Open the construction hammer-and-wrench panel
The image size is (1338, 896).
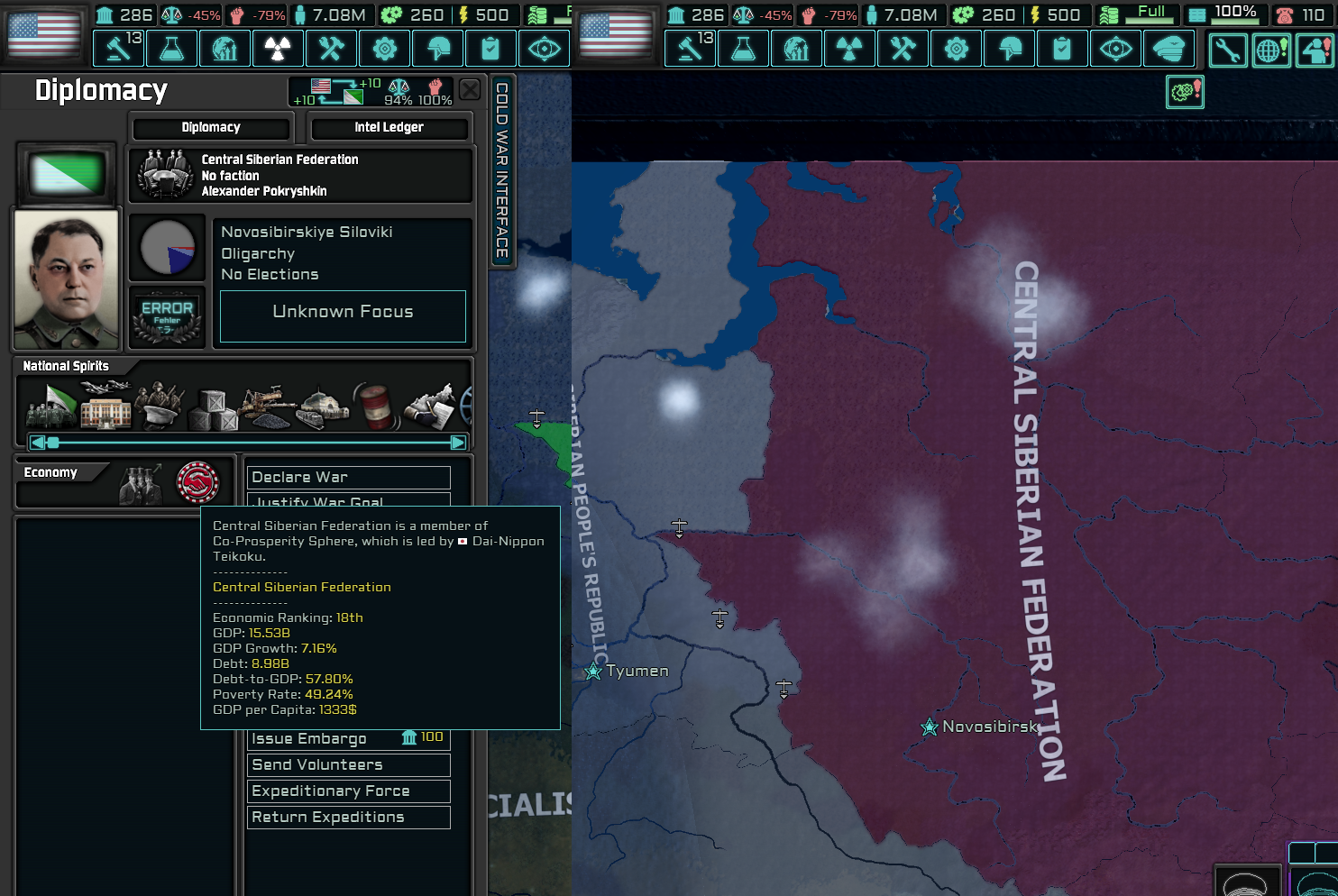click(x=331, y=50)
